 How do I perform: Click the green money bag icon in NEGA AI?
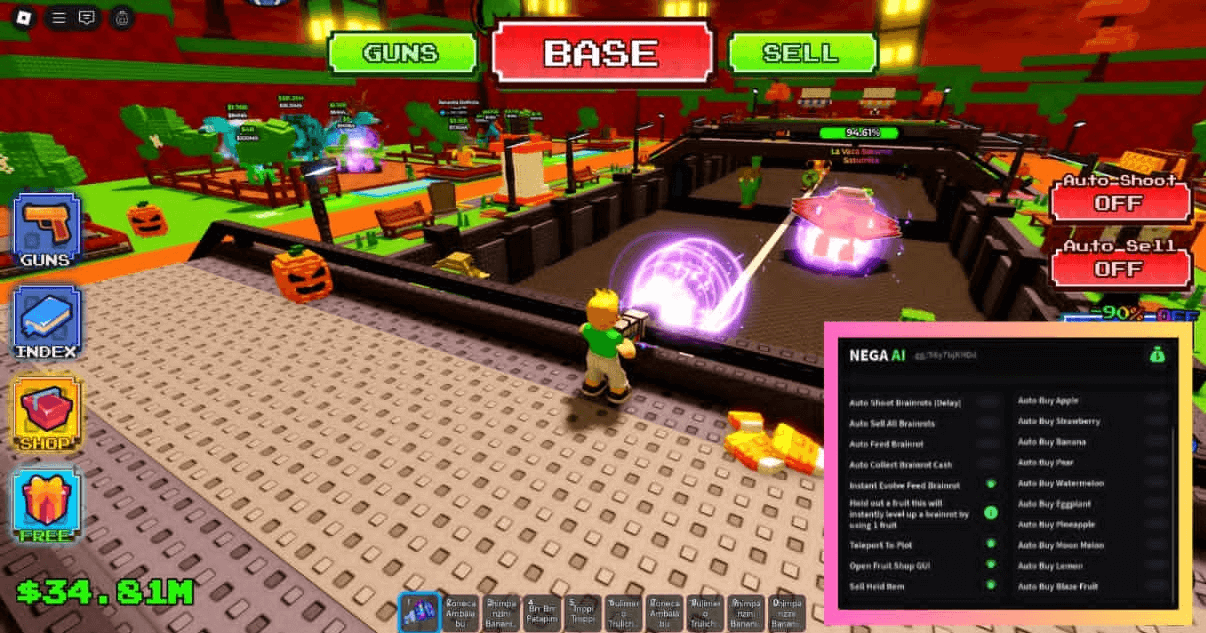tap(1157, 354)
